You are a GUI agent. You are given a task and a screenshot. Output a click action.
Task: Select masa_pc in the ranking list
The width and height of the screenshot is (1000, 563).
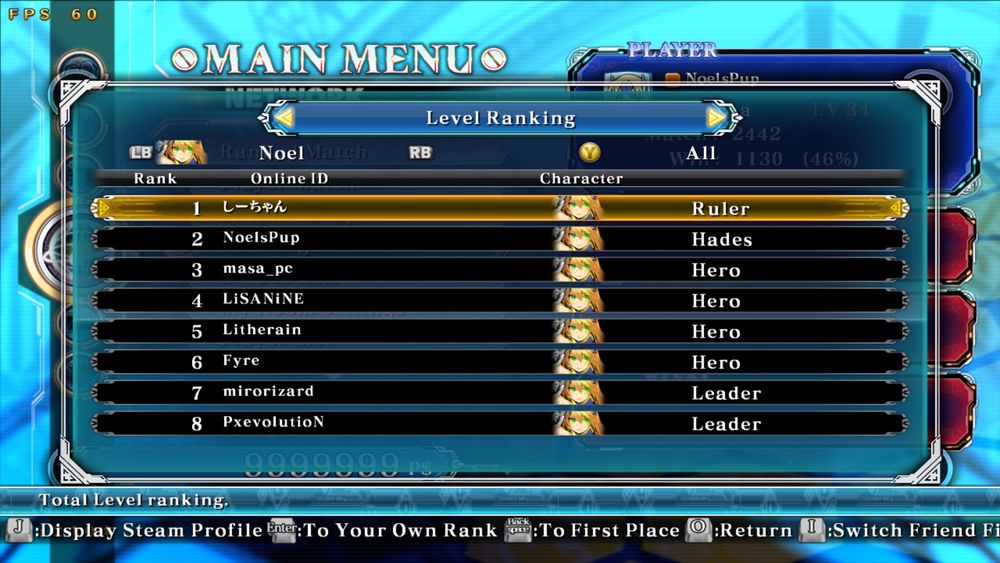click(500, 270)
